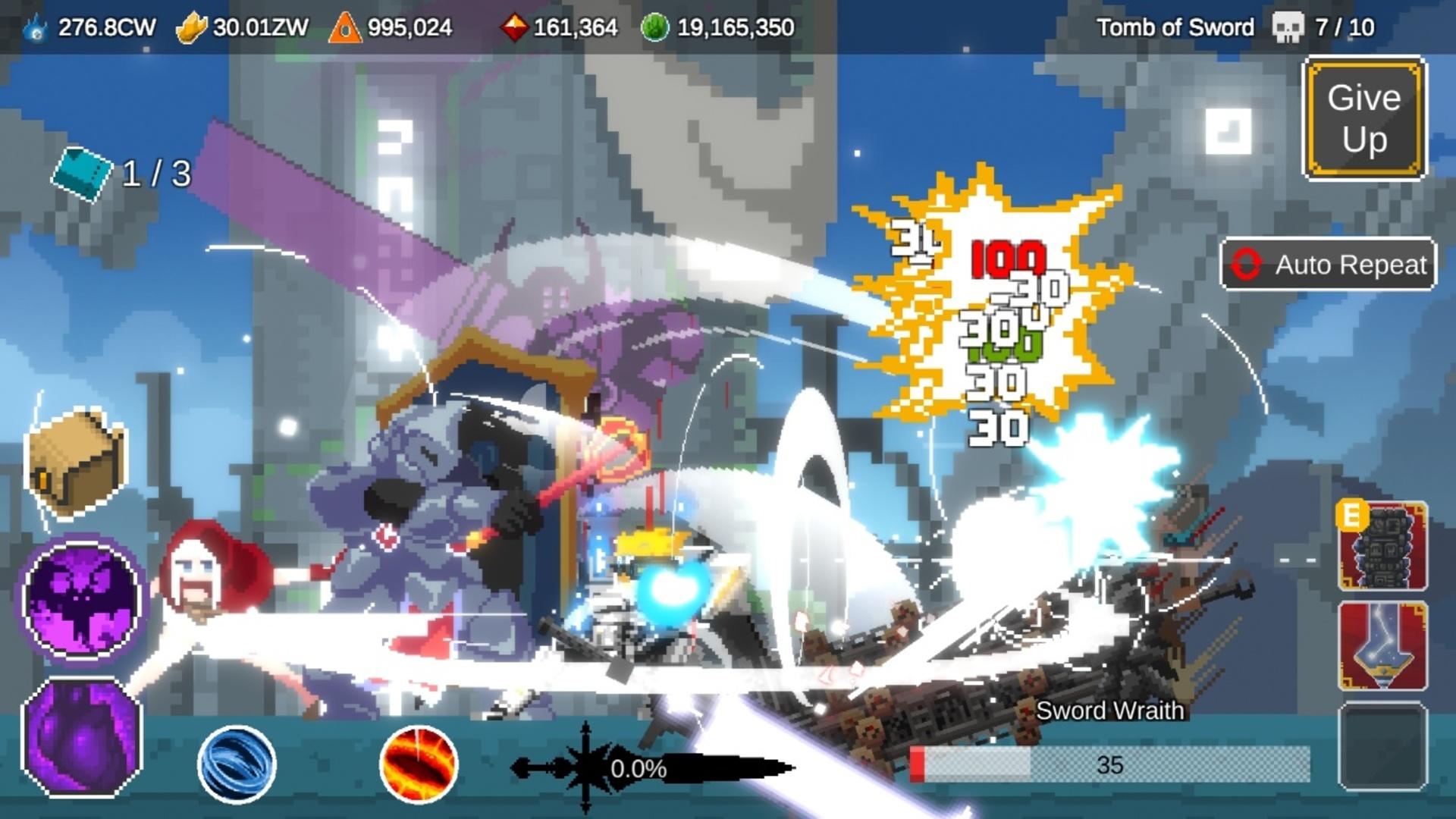Click the orange triangle resource icon
Viewport: 1456px width, 819px height.
345,26
